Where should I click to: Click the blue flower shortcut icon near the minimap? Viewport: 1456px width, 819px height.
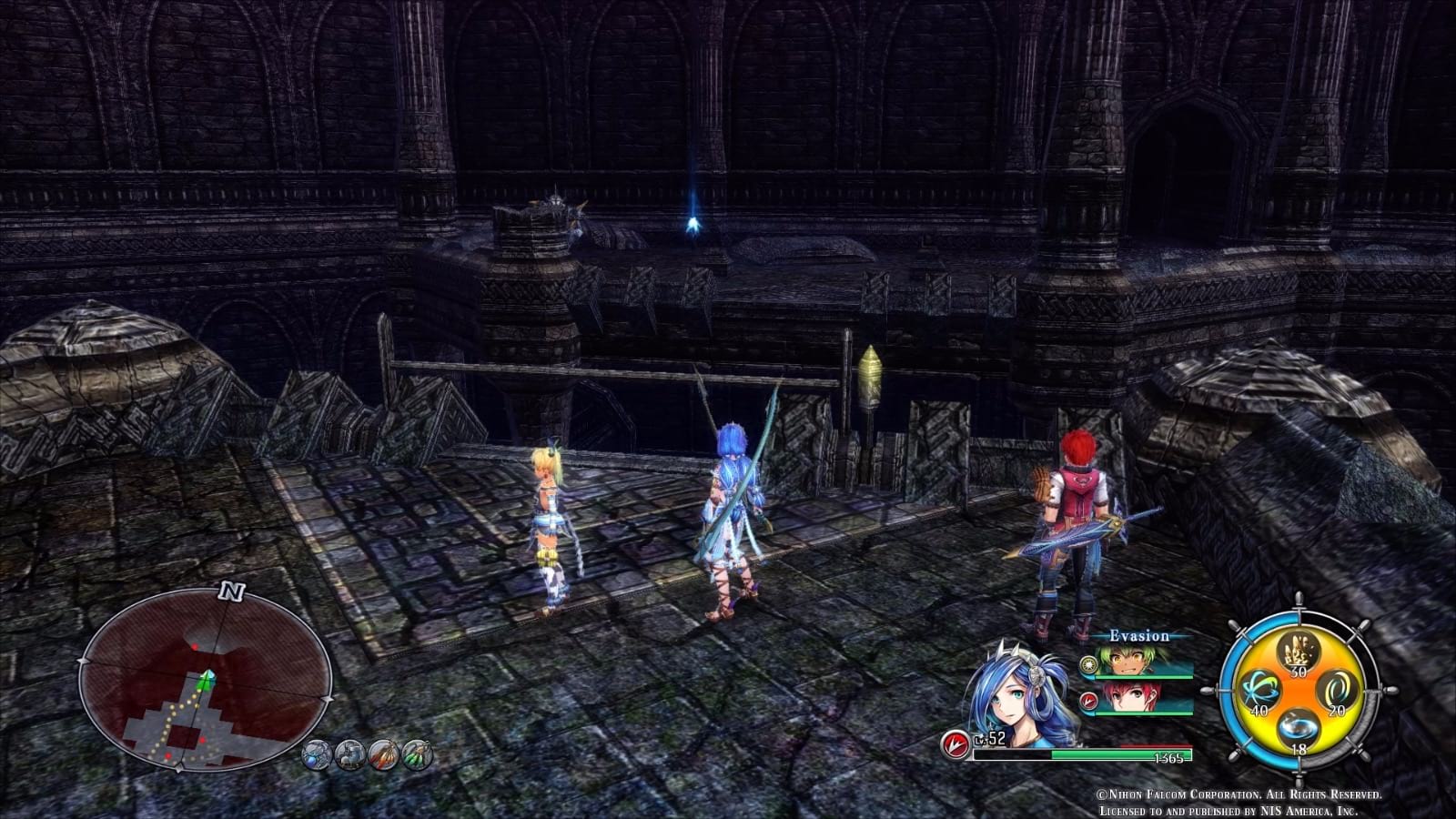[x=316, y=754]
